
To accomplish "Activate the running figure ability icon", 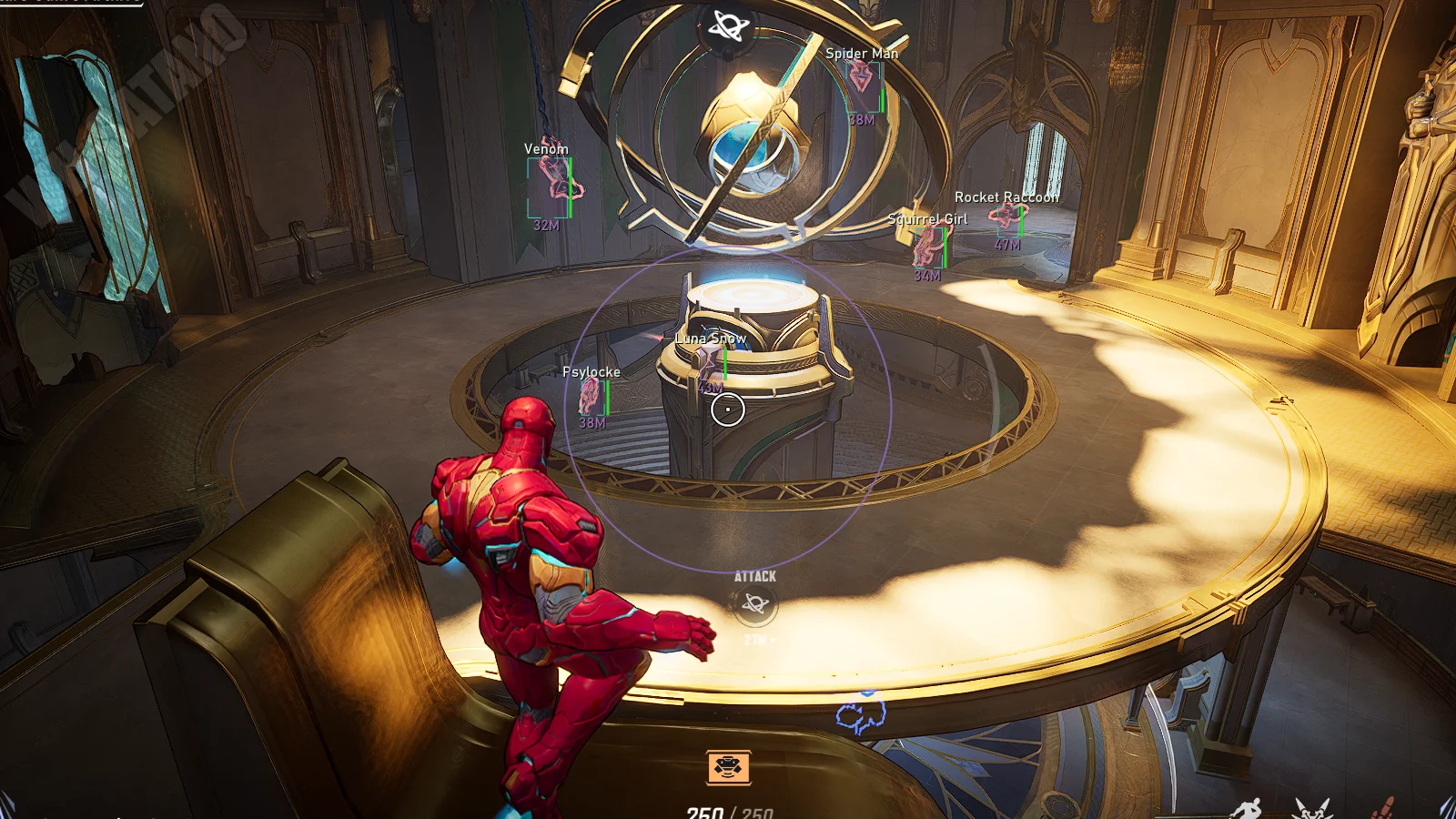I will point(1248,808).
